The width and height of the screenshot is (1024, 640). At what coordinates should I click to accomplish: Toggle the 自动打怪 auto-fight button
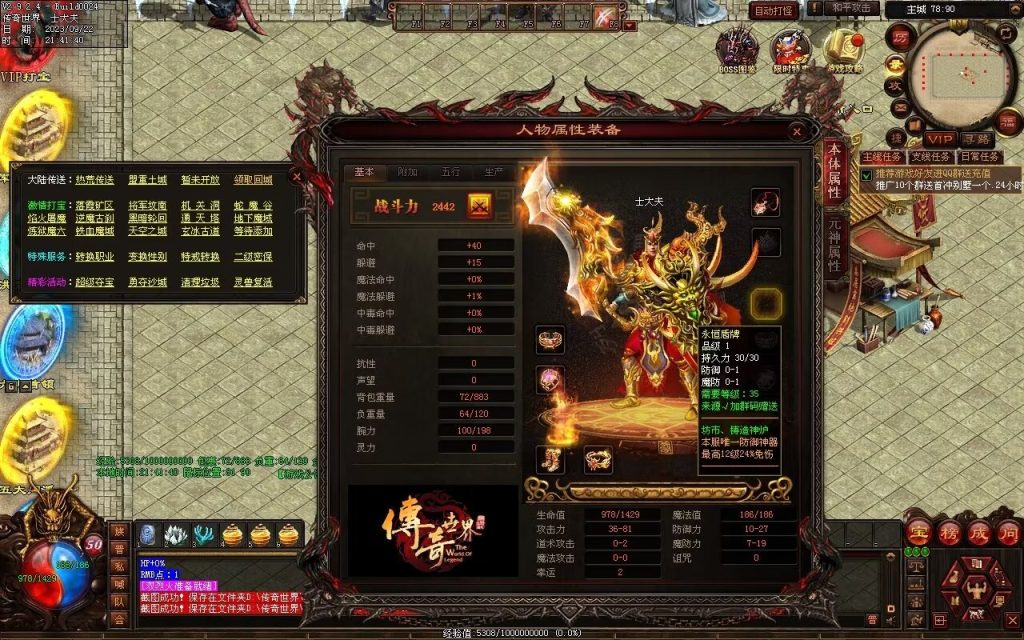click(x=773, y=10)
